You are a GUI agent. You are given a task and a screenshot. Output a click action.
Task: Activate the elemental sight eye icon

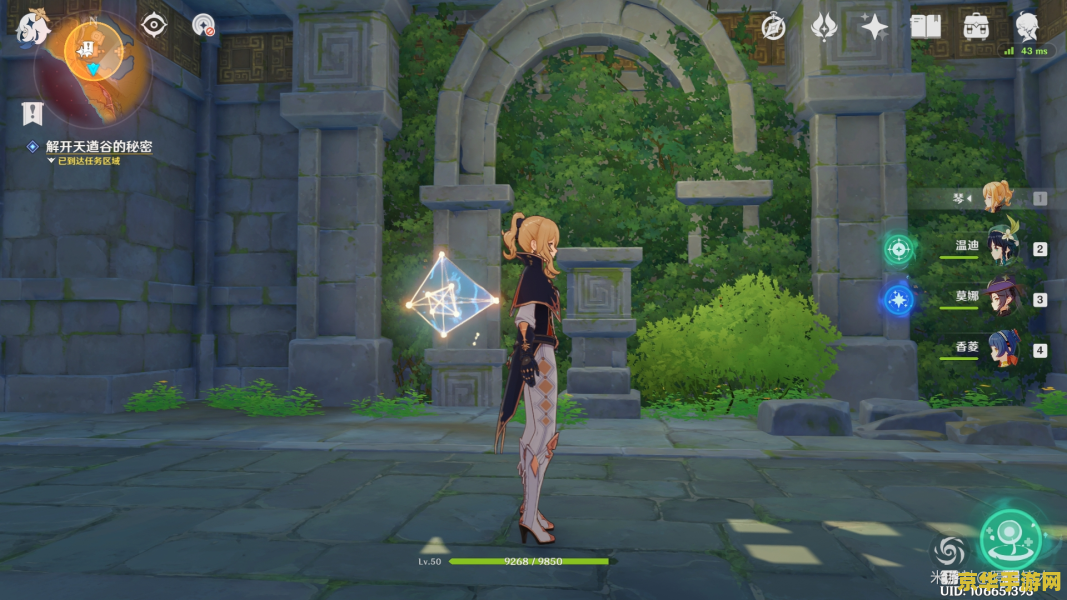pyautogui.click(x=154, y=25)
